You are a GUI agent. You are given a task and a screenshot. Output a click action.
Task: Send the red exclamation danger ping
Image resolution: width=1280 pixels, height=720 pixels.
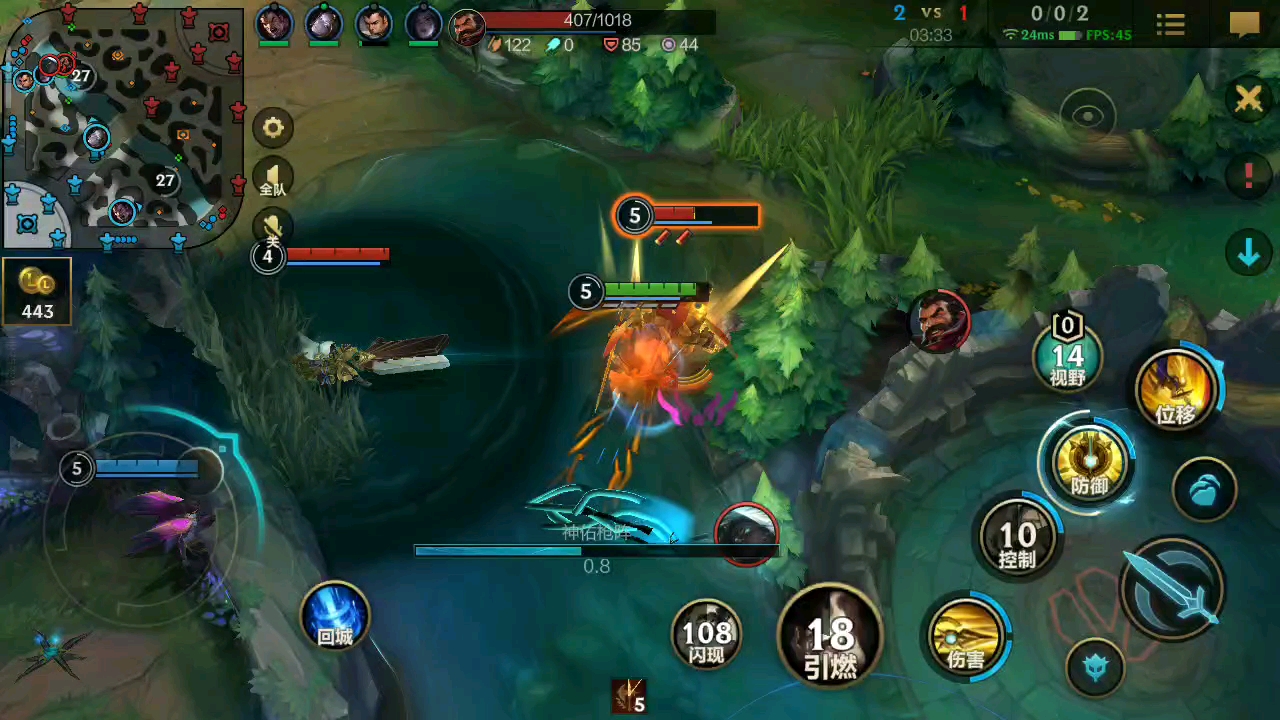1249,176
